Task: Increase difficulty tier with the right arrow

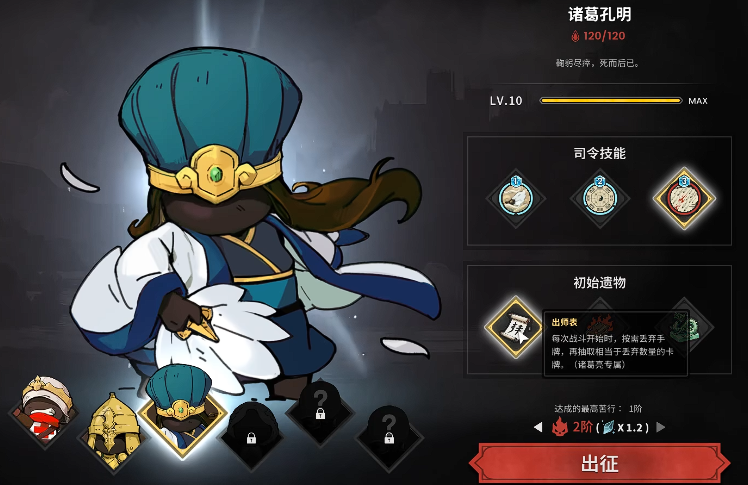Action: click(x=660, y=427)
